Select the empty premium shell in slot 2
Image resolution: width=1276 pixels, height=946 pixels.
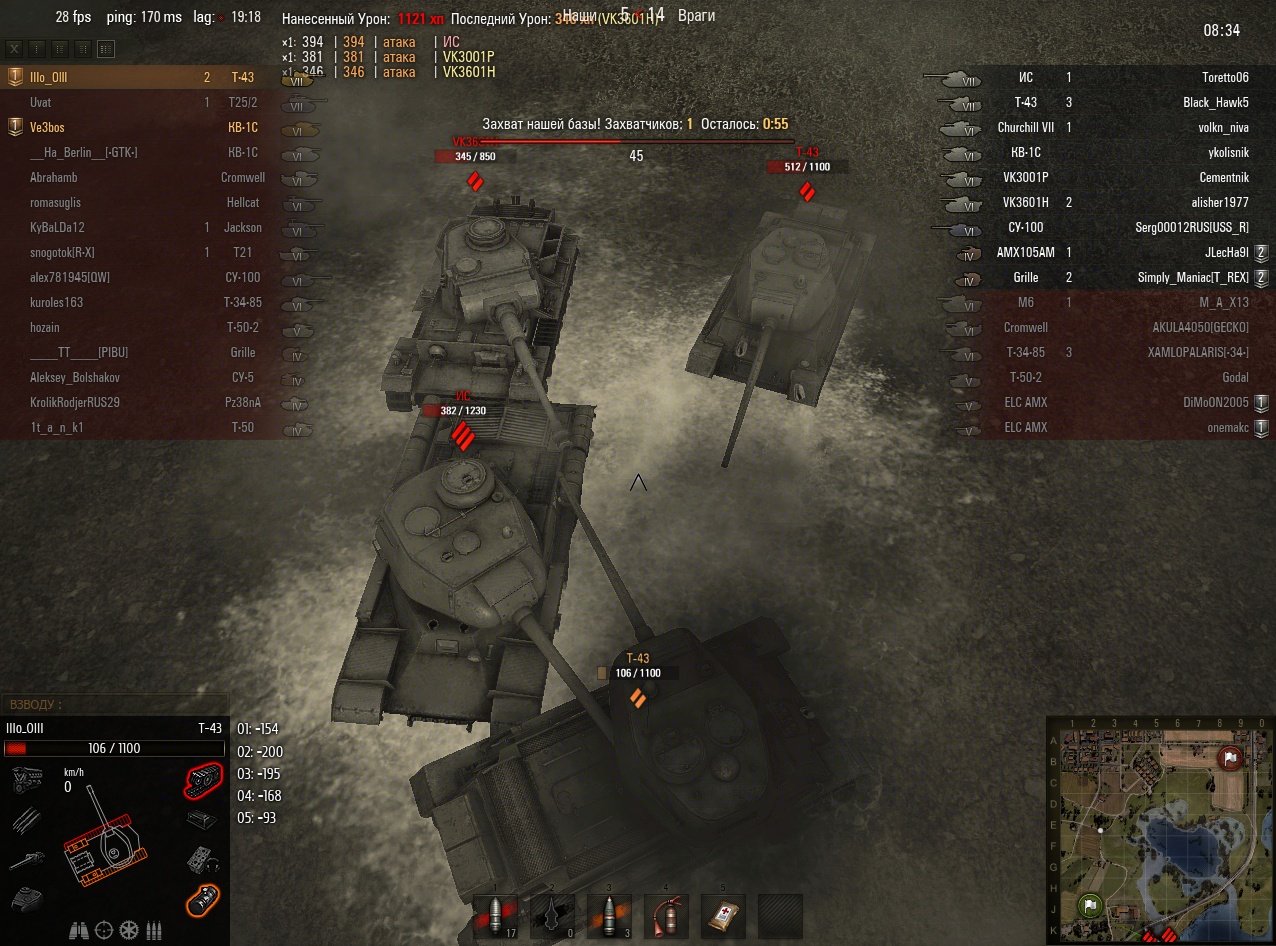[553, 914]
